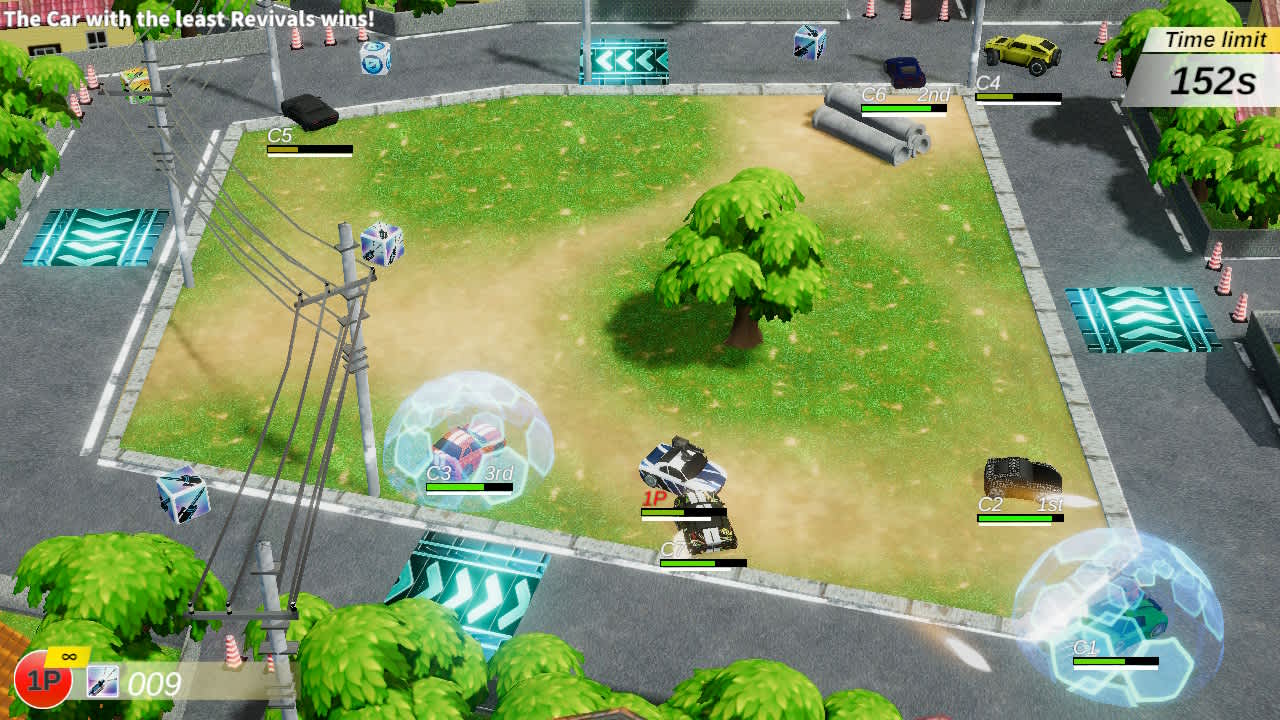Click the glowing arrow sign above the arena
Viewport: 1280px width, 720px height.
tap(623, 58)
